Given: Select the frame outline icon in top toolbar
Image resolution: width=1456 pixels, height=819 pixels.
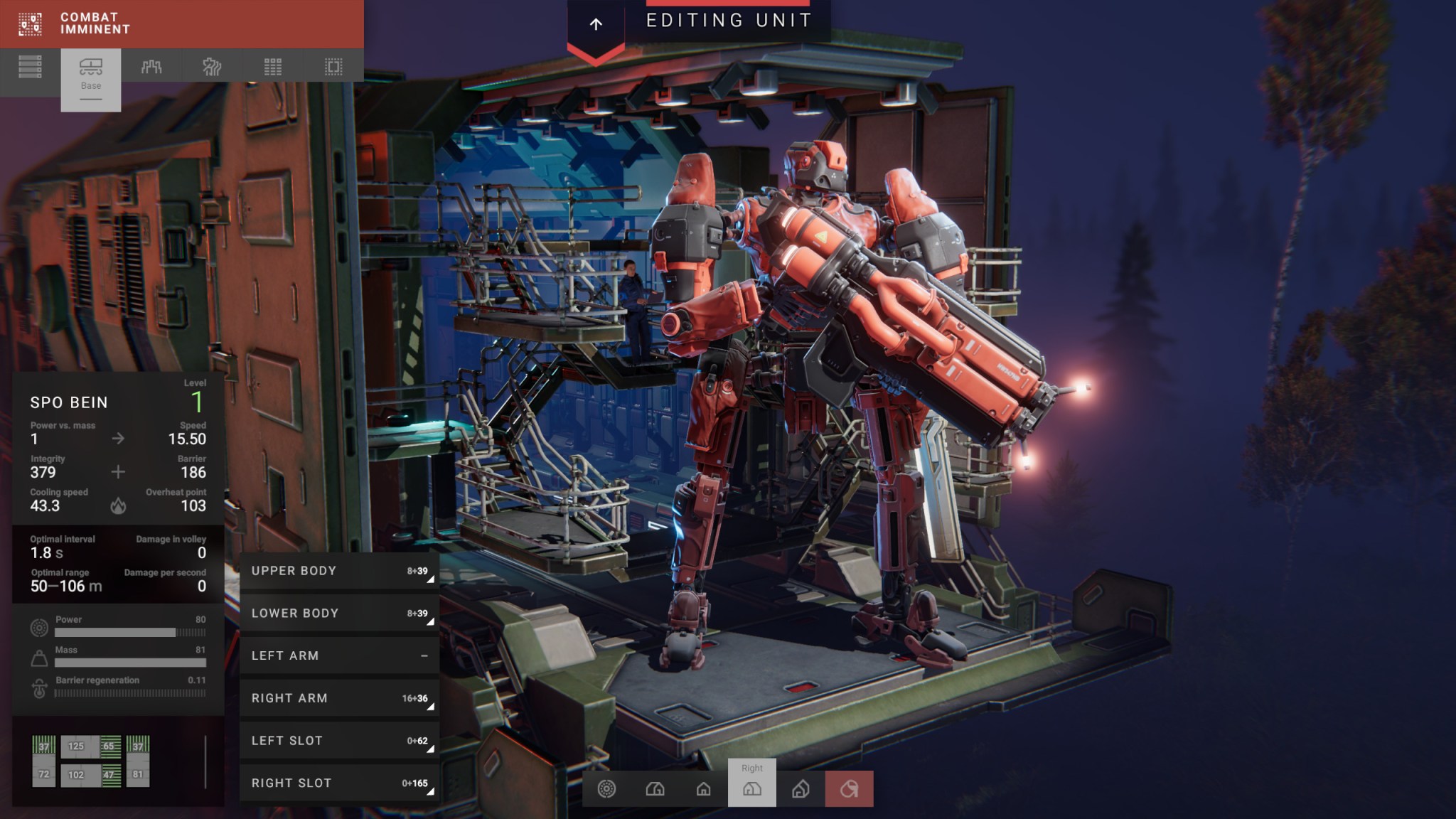Looking at the screenshot, I should click(332, 68).
